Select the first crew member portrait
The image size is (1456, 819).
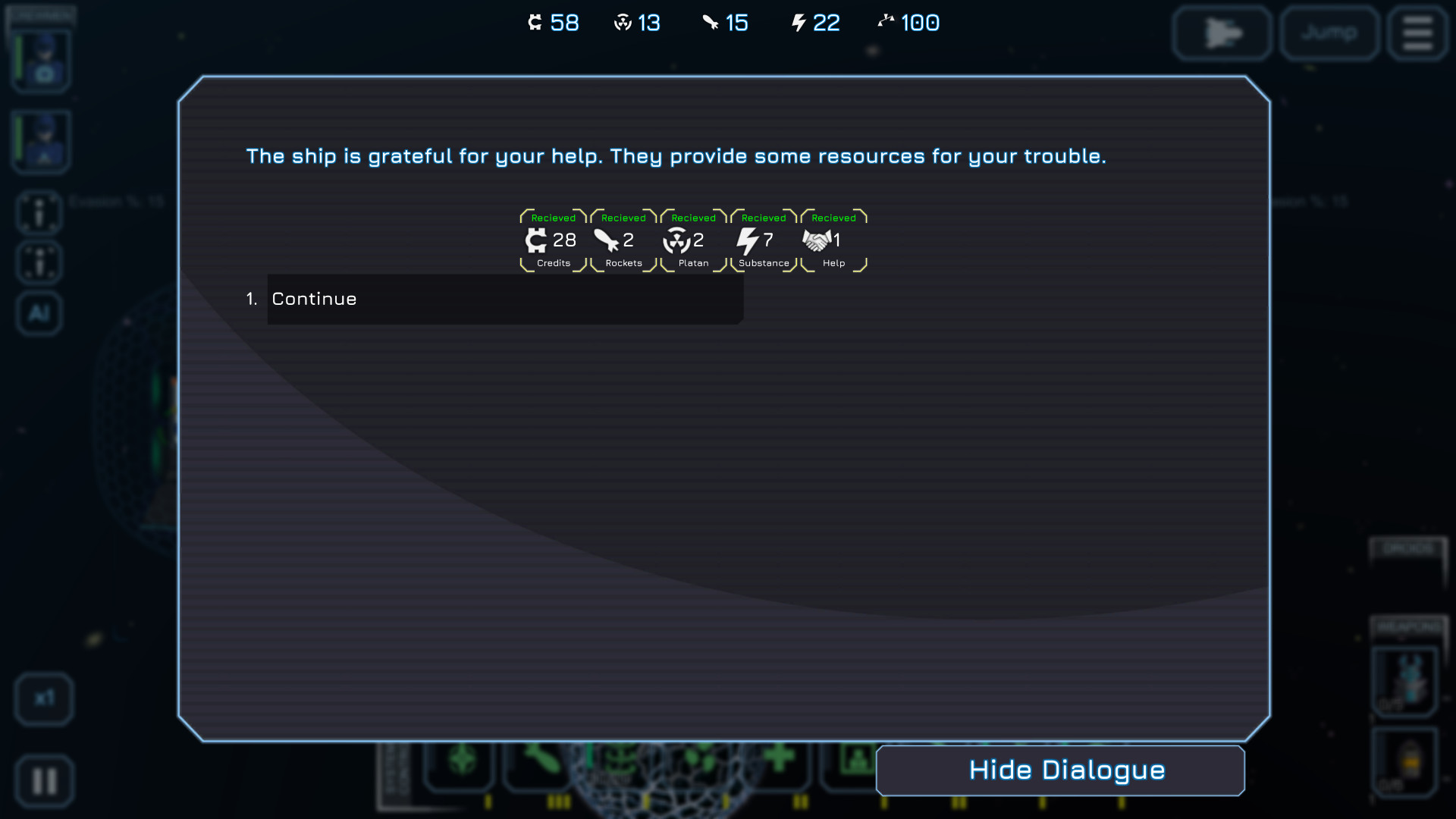point(42,61)
